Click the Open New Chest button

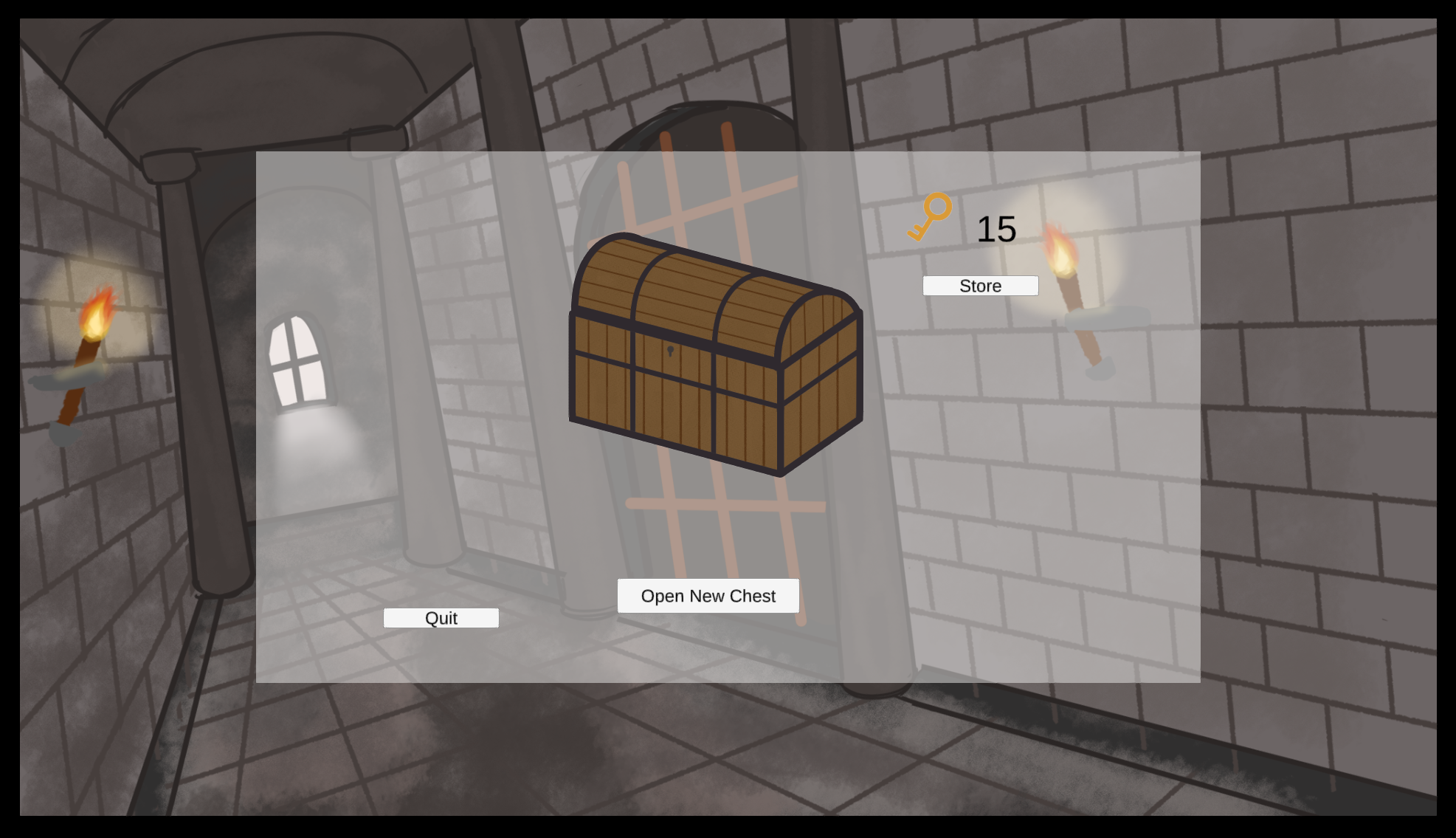708,596
